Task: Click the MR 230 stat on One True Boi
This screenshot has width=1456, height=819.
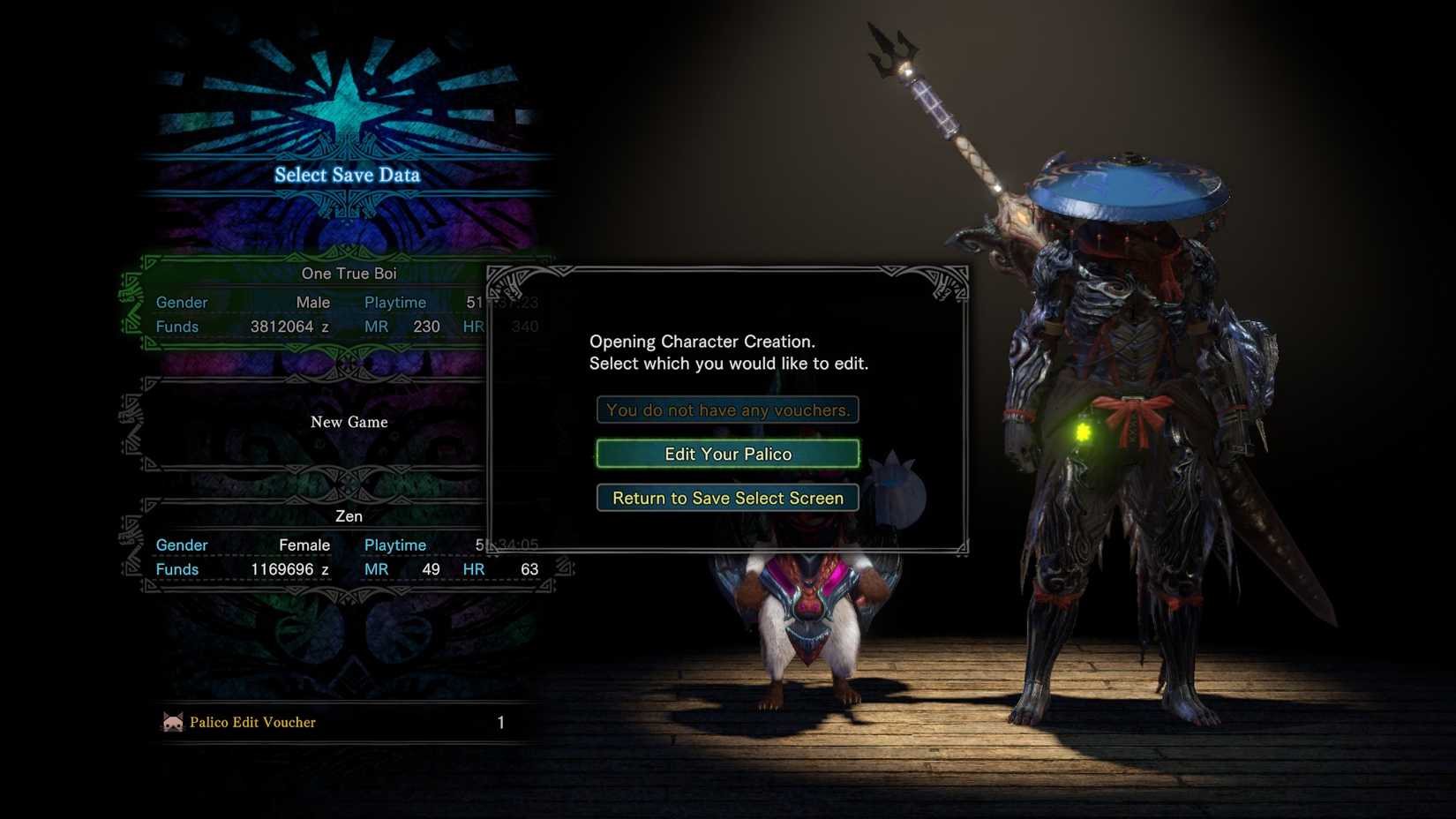Action: (403, 326)
